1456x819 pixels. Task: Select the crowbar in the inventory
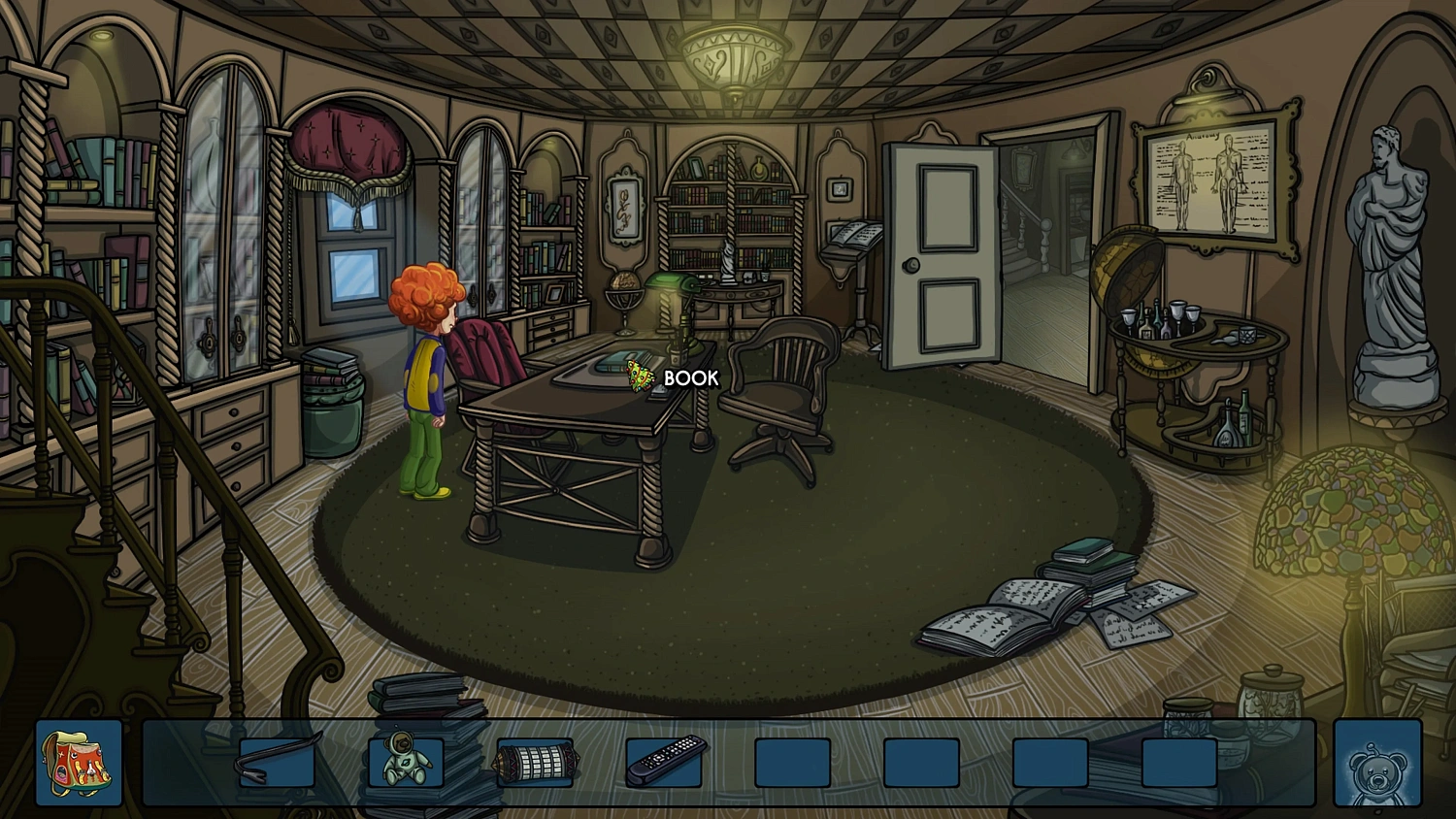(278, 762)
